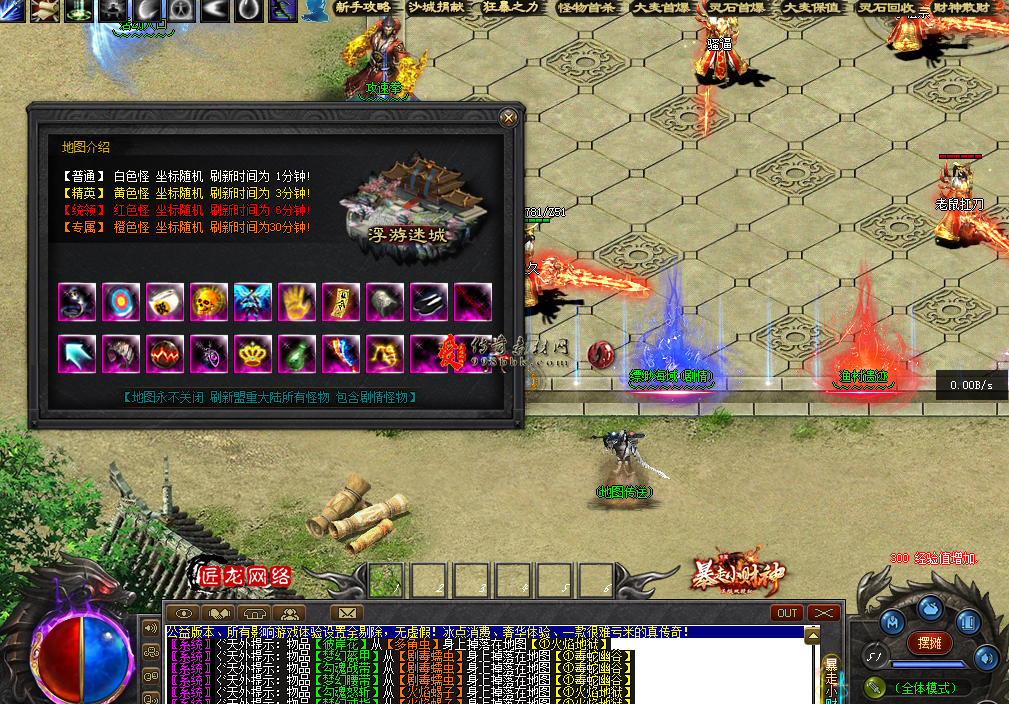Select the bullseye target reward icon
Viewport: 1009px width, 704px height.
120,302
